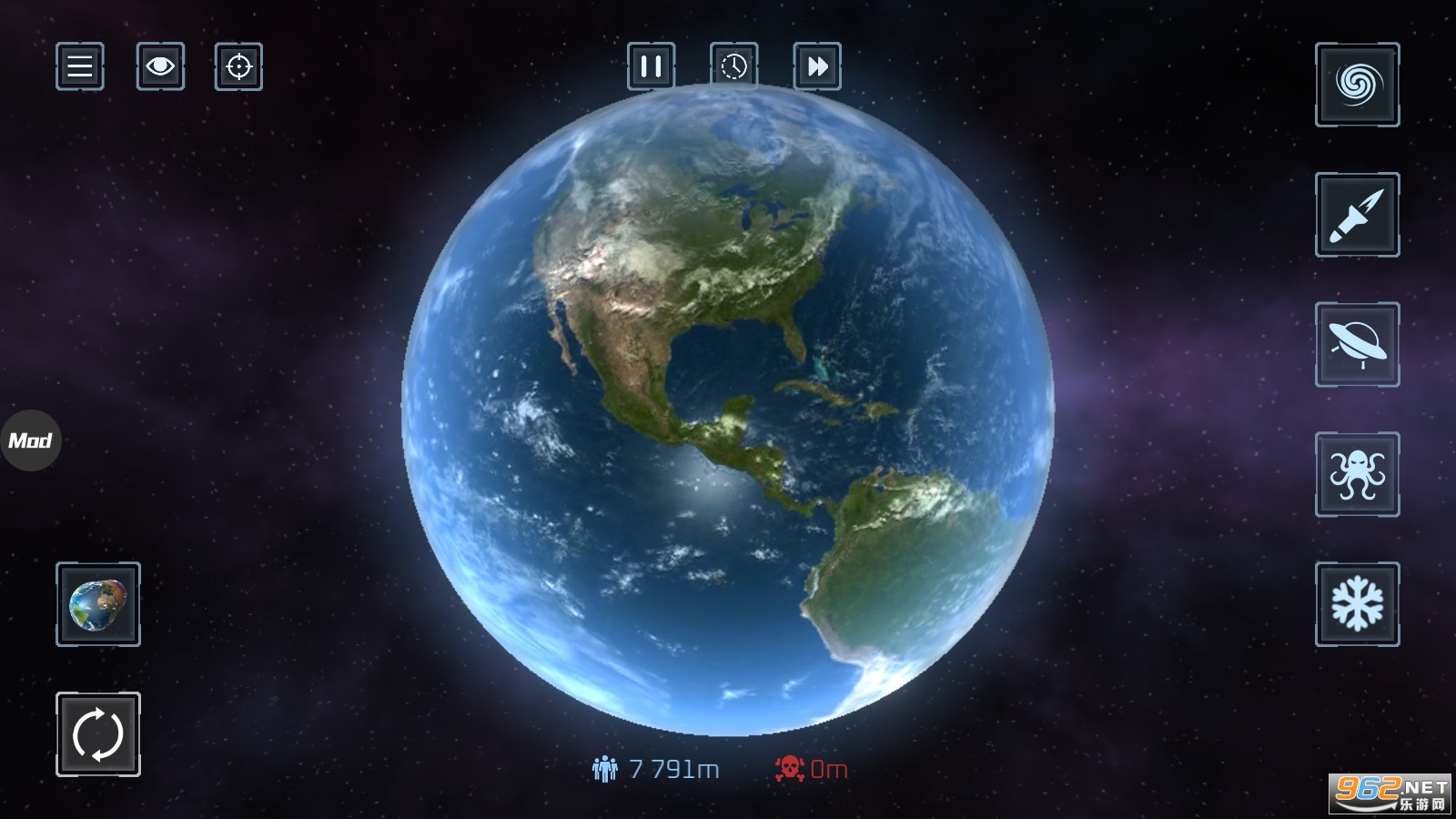Viewport: 1456px width, 819px height.
Task: Fast-forward the simulation speed
Action: pos(817,66)
